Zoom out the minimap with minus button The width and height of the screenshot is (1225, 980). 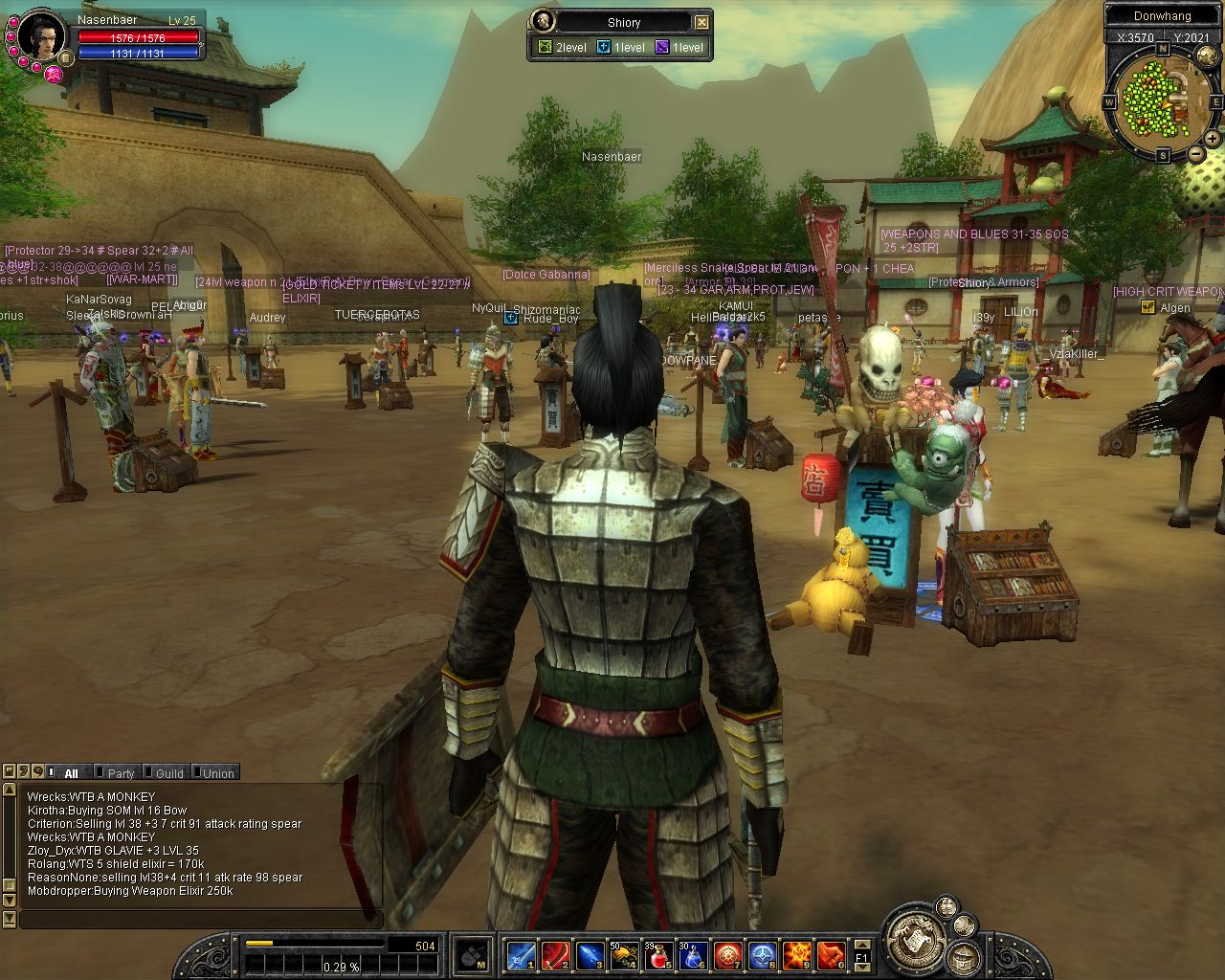pyautogui.click(x=1195, y=154)
